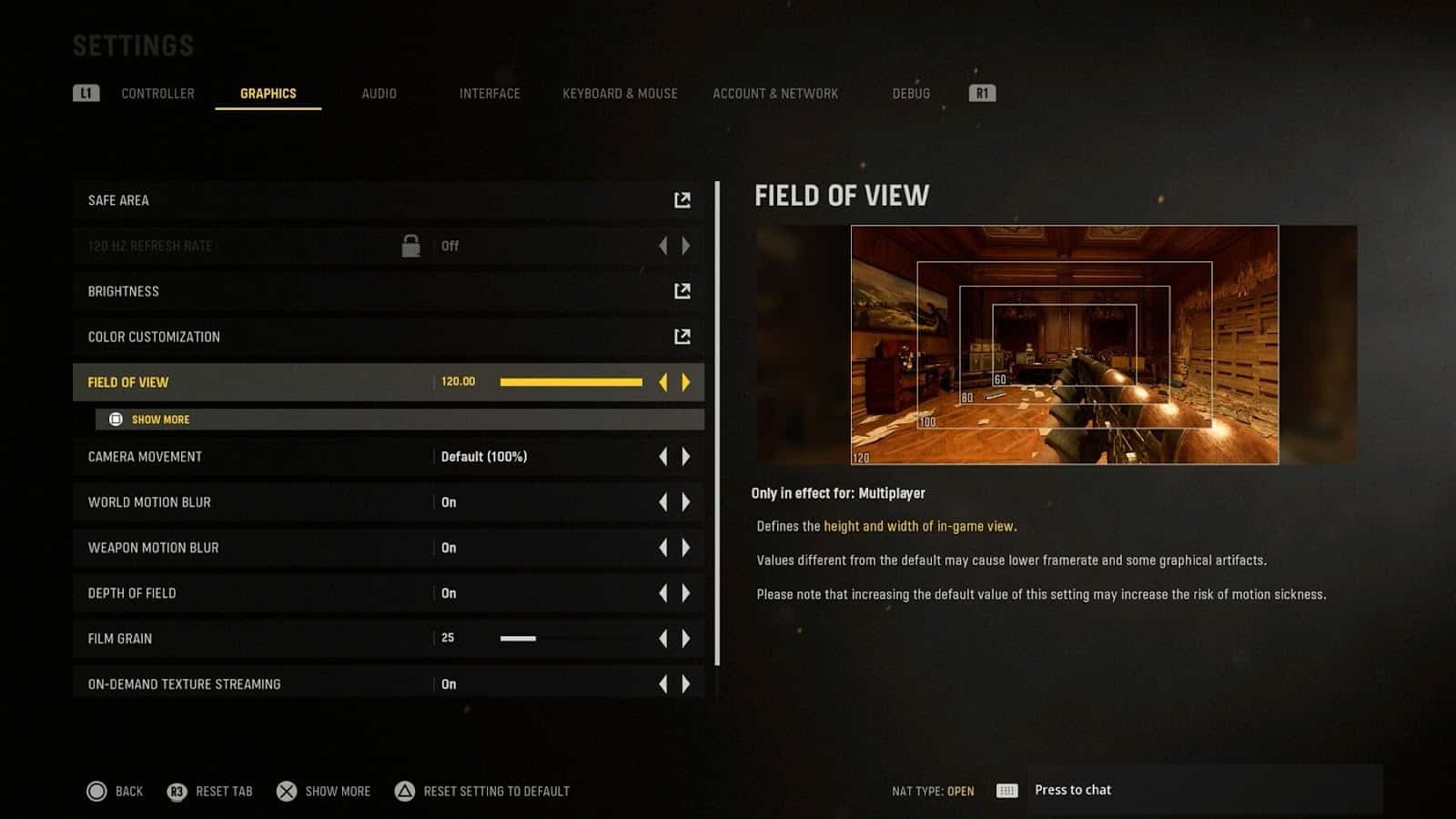
Task: Click the keyboard icon next to Press to chat
Action: (x=1006, y=790)
